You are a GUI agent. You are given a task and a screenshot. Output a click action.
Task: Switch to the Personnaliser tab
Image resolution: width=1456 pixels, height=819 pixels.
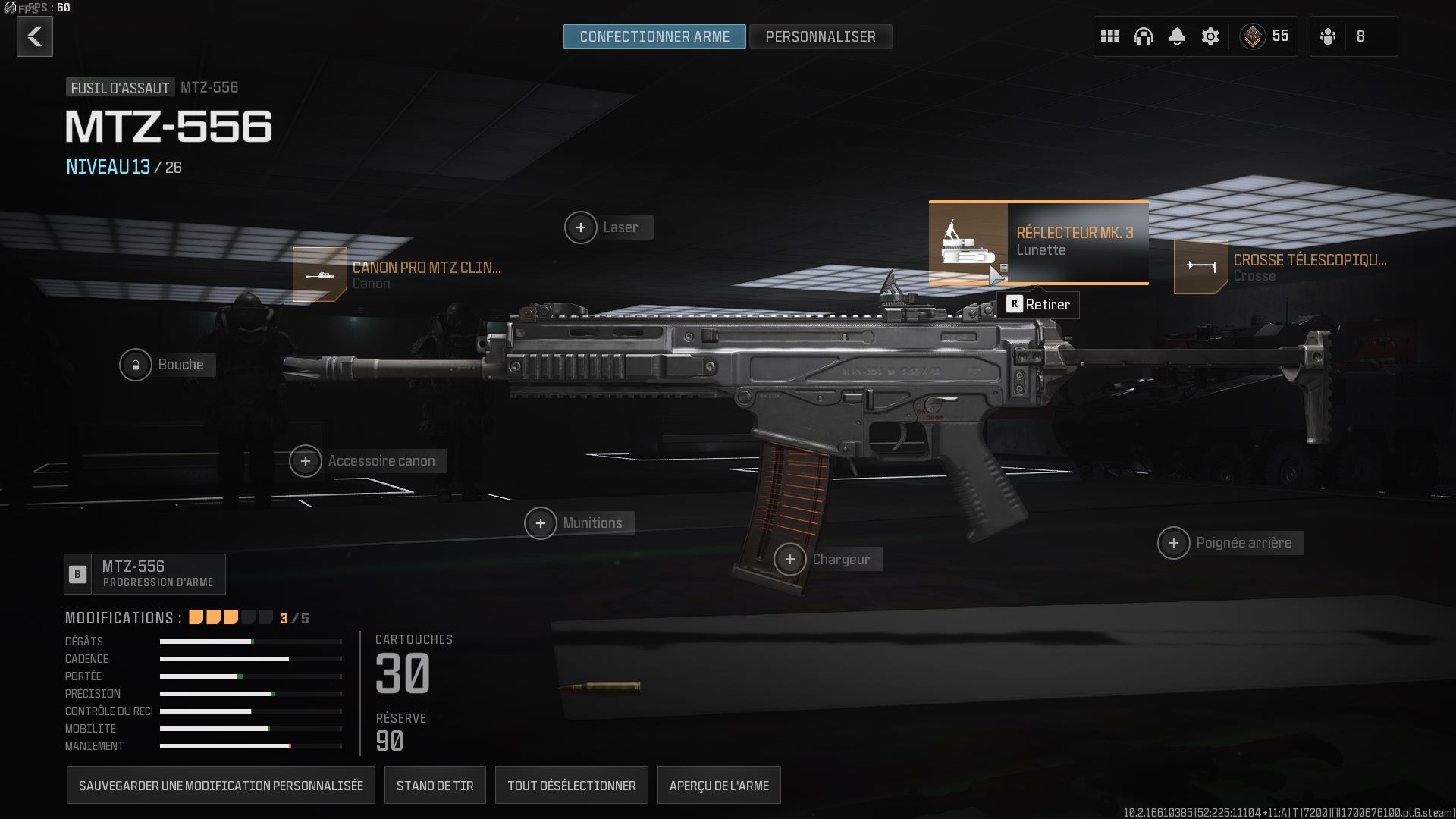(x=820, y=36)
